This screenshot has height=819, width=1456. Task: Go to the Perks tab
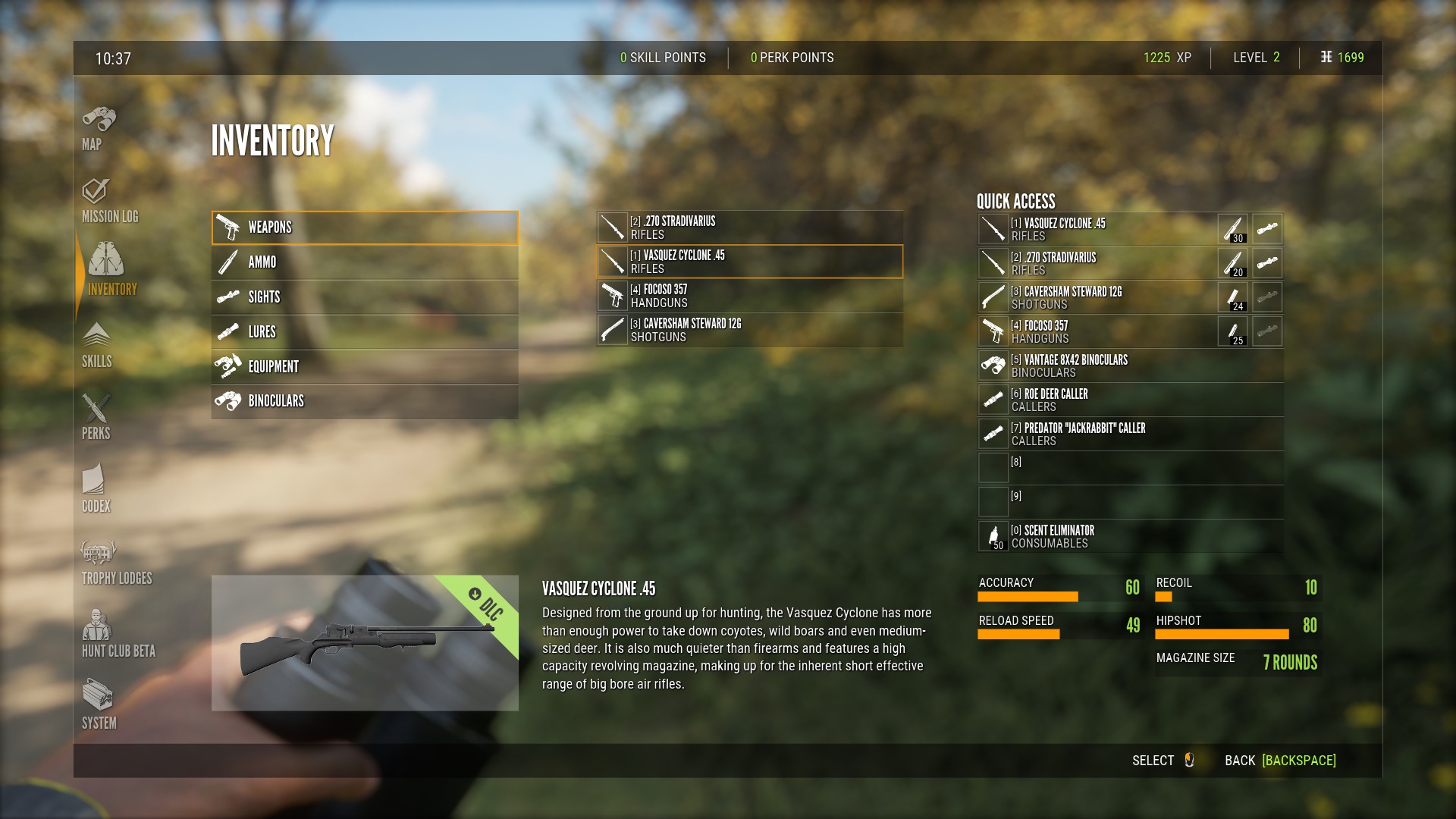[96, 418]
